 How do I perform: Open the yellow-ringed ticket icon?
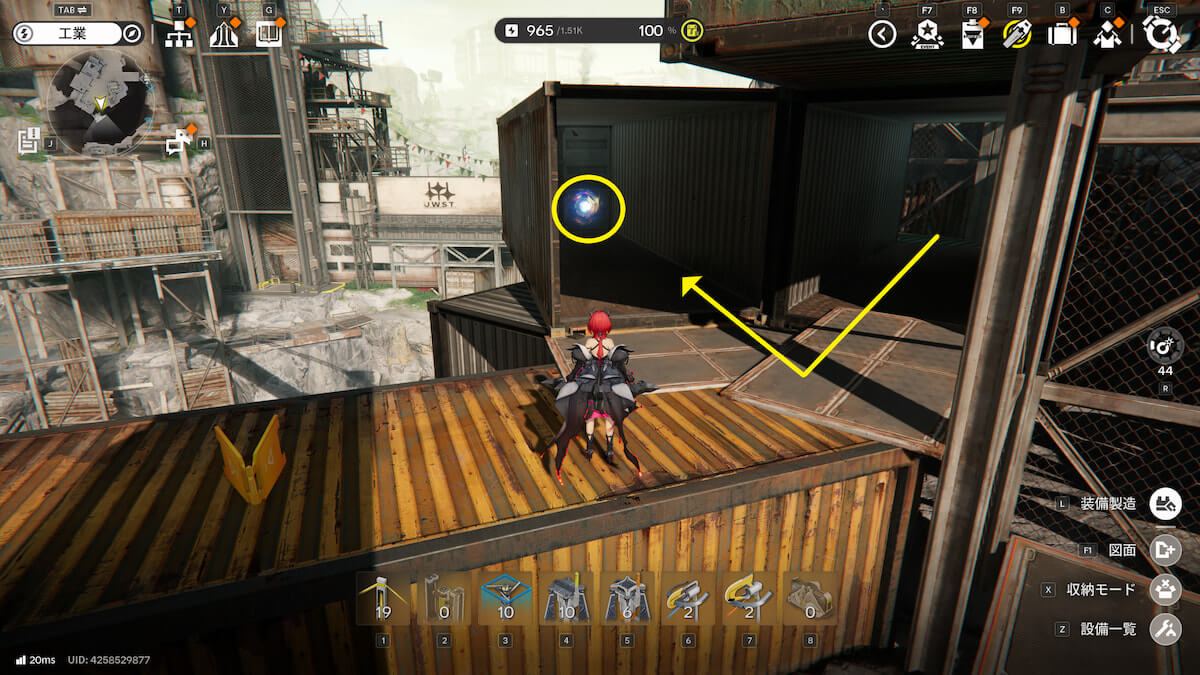(x=1017, y=35)
